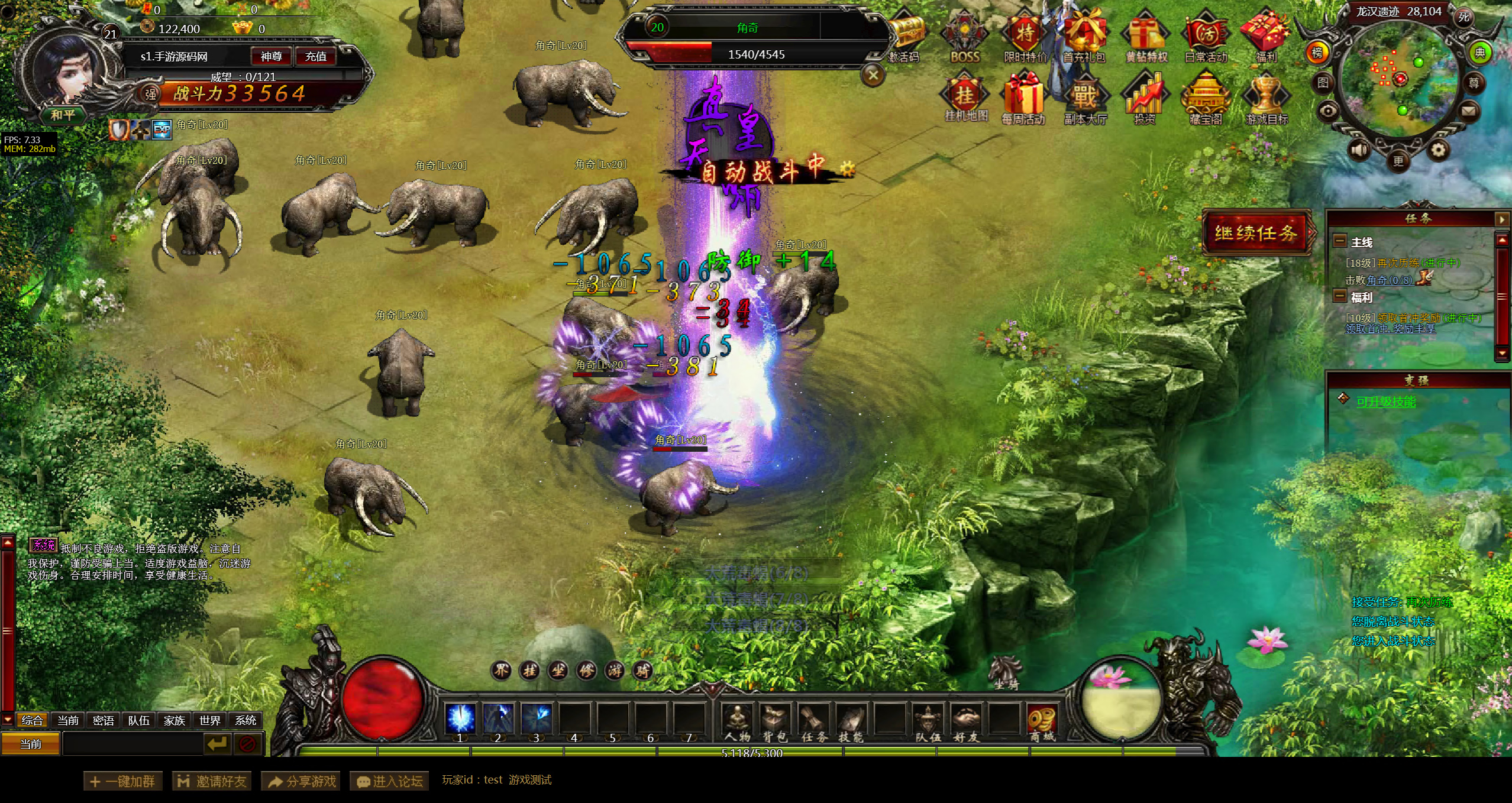The height and width of the screenshot is (803, 1512).
Task: Open the 神尊 VIP button
Action: point(271,56)
